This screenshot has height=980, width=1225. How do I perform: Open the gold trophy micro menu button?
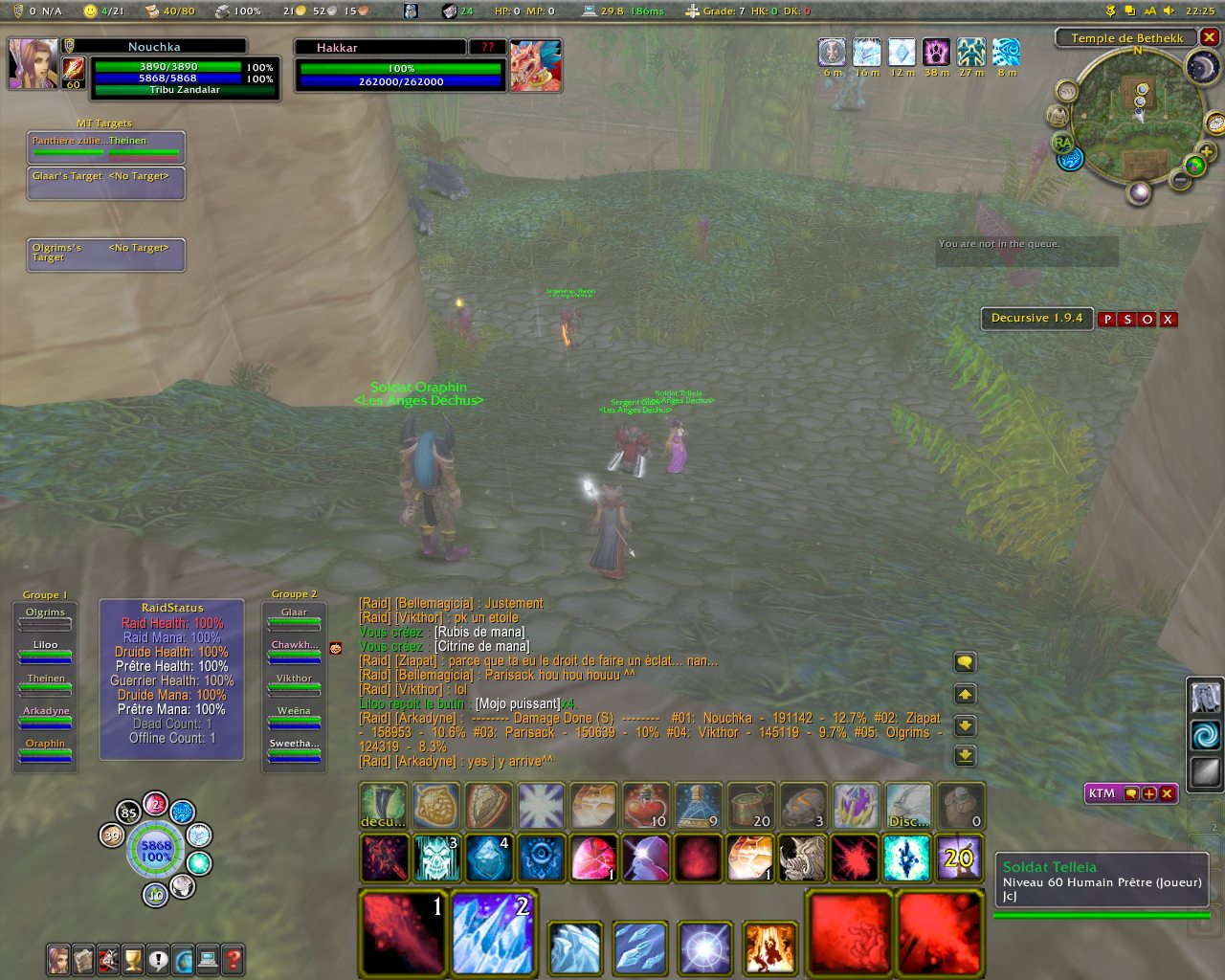pyautogui.click(x=133, y=958)
